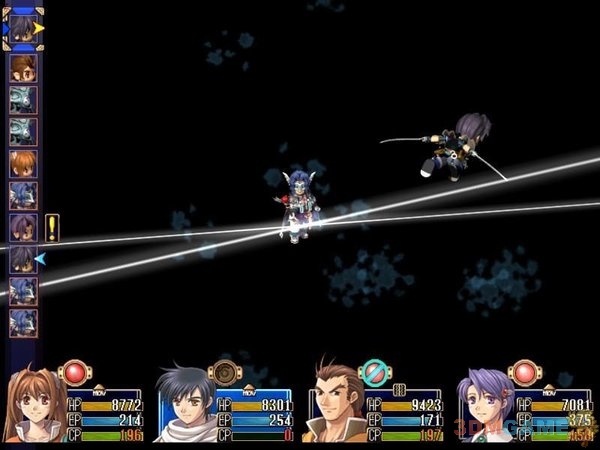Click the teal crossed-out orb above Zin
Screen dimensions: 600x450
pyautogui.click(x=376, y=373)
